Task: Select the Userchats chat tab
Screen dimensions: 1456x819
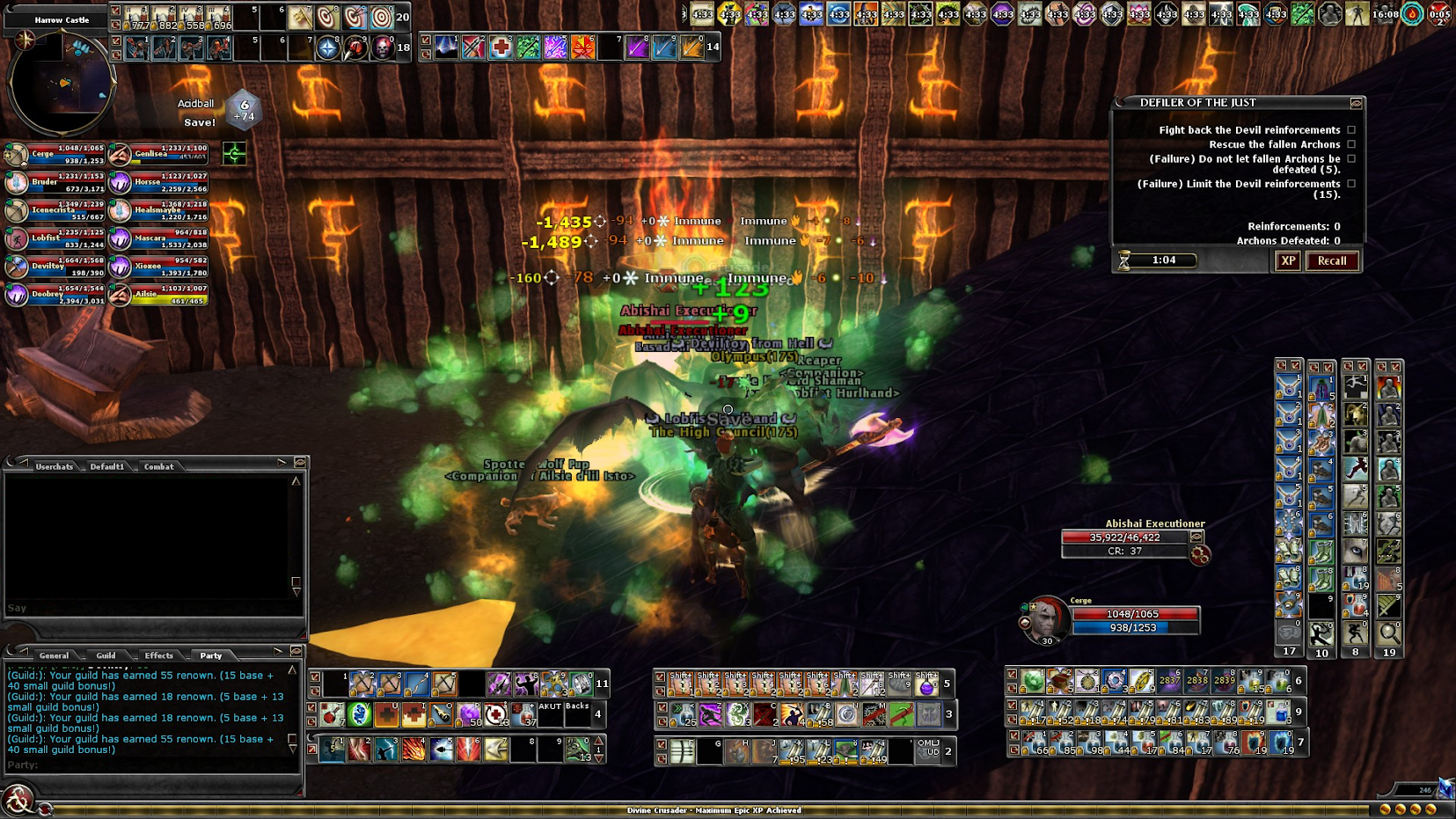Action: click(54, 466)
